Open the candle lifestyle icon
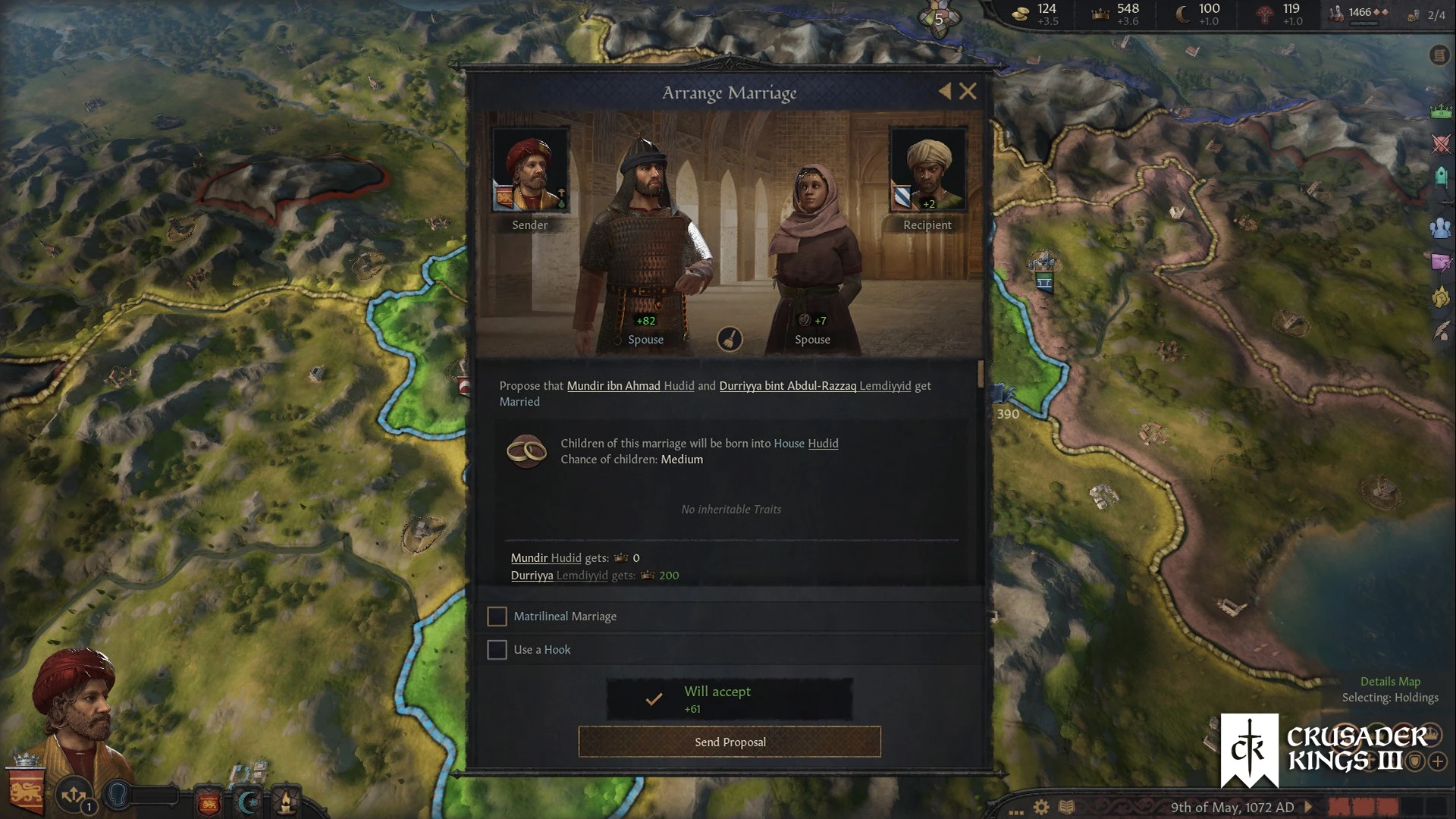The height and width of the screenshot is (819, 1456). point(286,801)
